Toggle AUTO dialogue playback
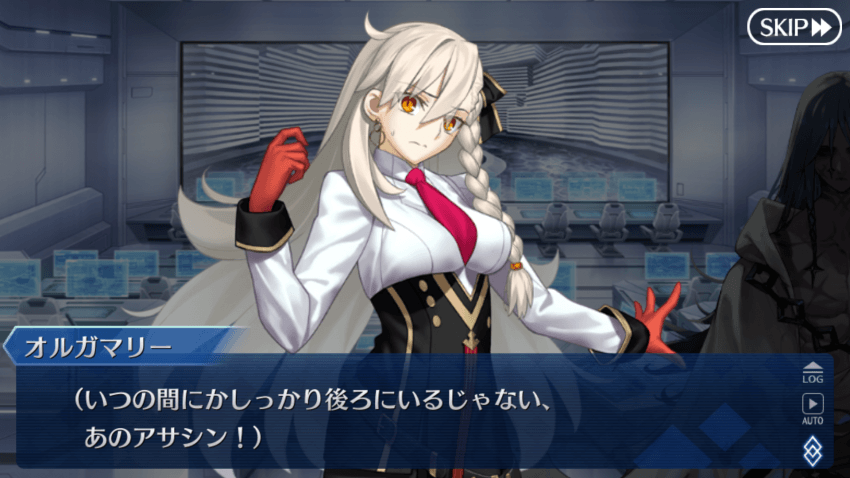The image size is (850, 478). (x=812, y=409)
